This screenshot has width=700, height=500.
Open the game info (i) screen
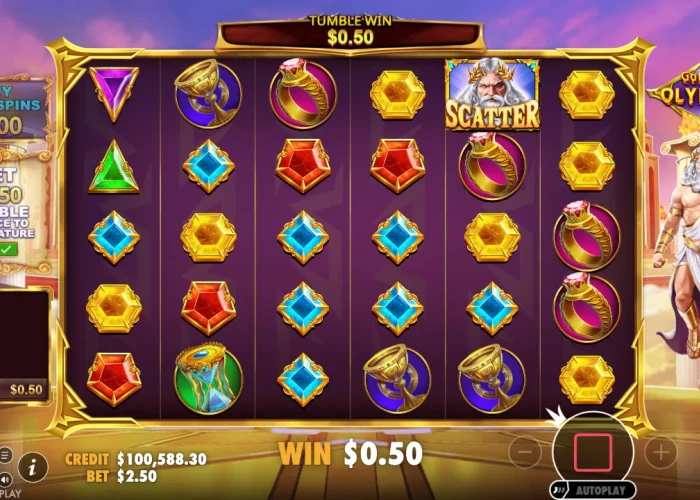pyautogui.click(x=33, y=466)
